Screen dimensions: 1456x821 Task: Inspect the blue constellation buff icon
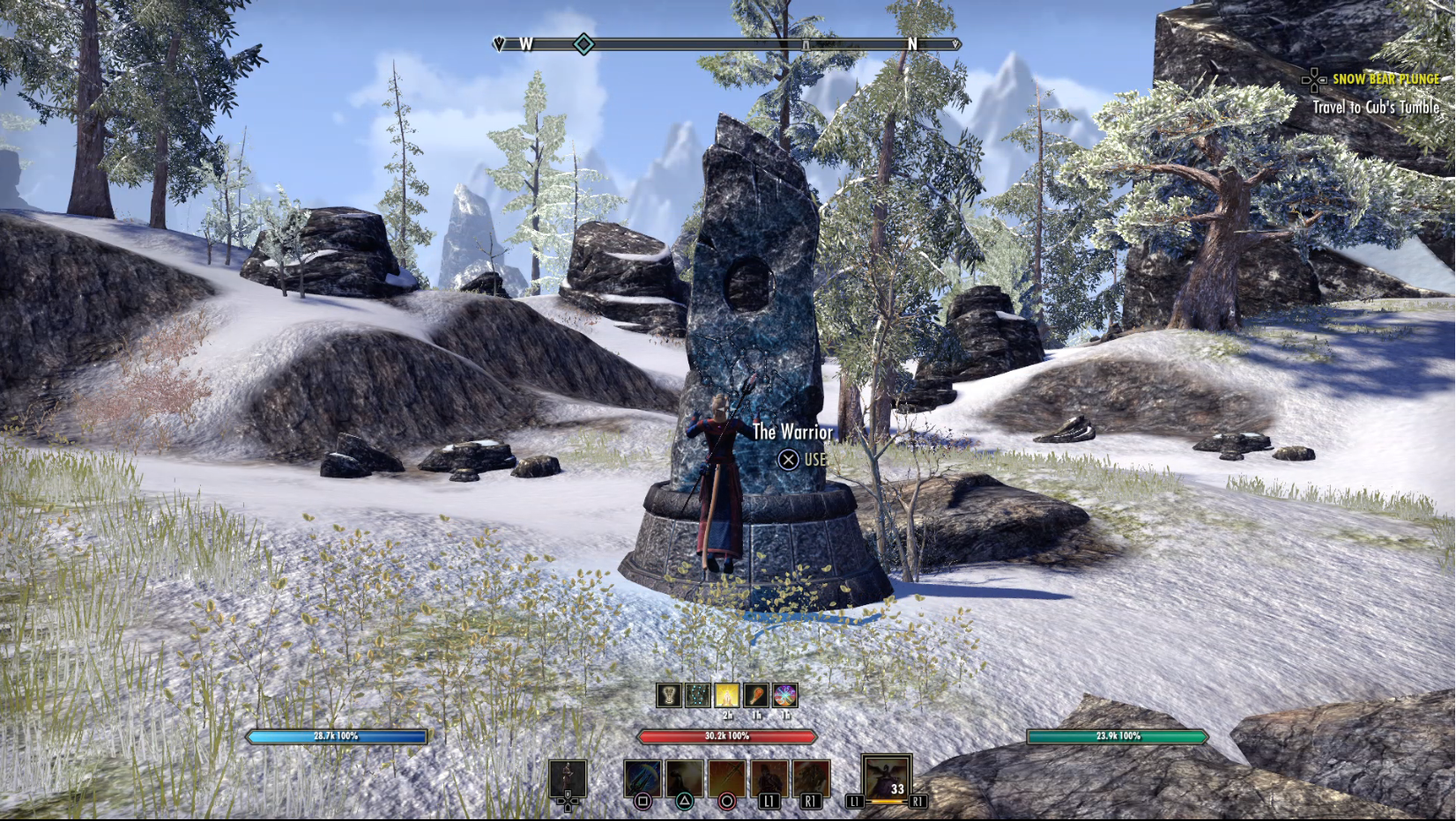698,695
